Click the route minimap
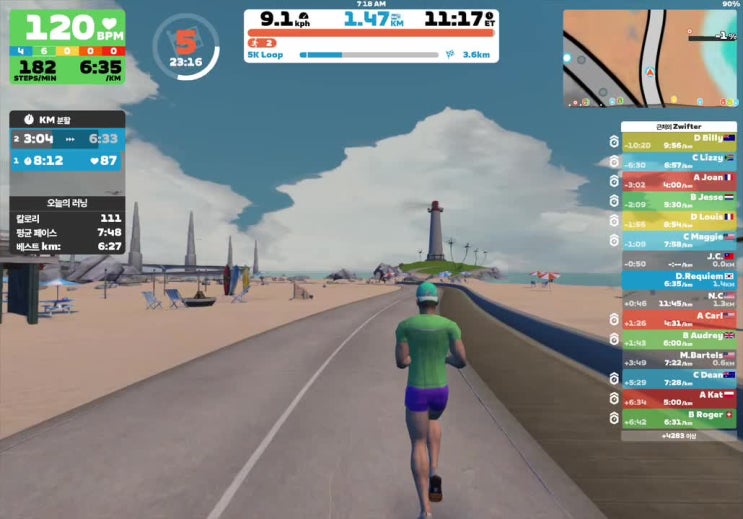The image size is (743, 519). (650, 59)
